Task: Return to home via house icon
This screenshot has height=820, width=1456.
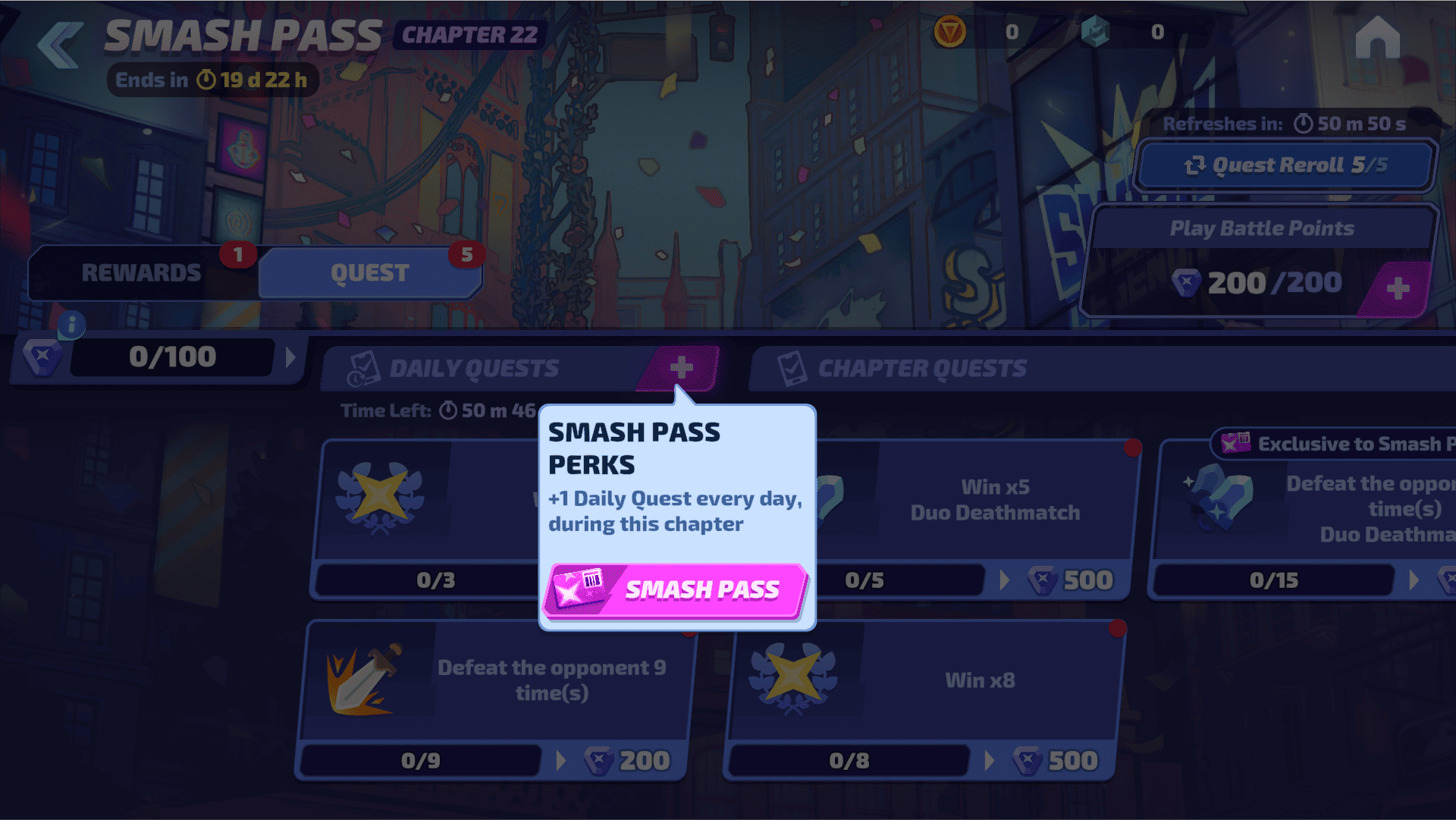Action: (1377, 37)
